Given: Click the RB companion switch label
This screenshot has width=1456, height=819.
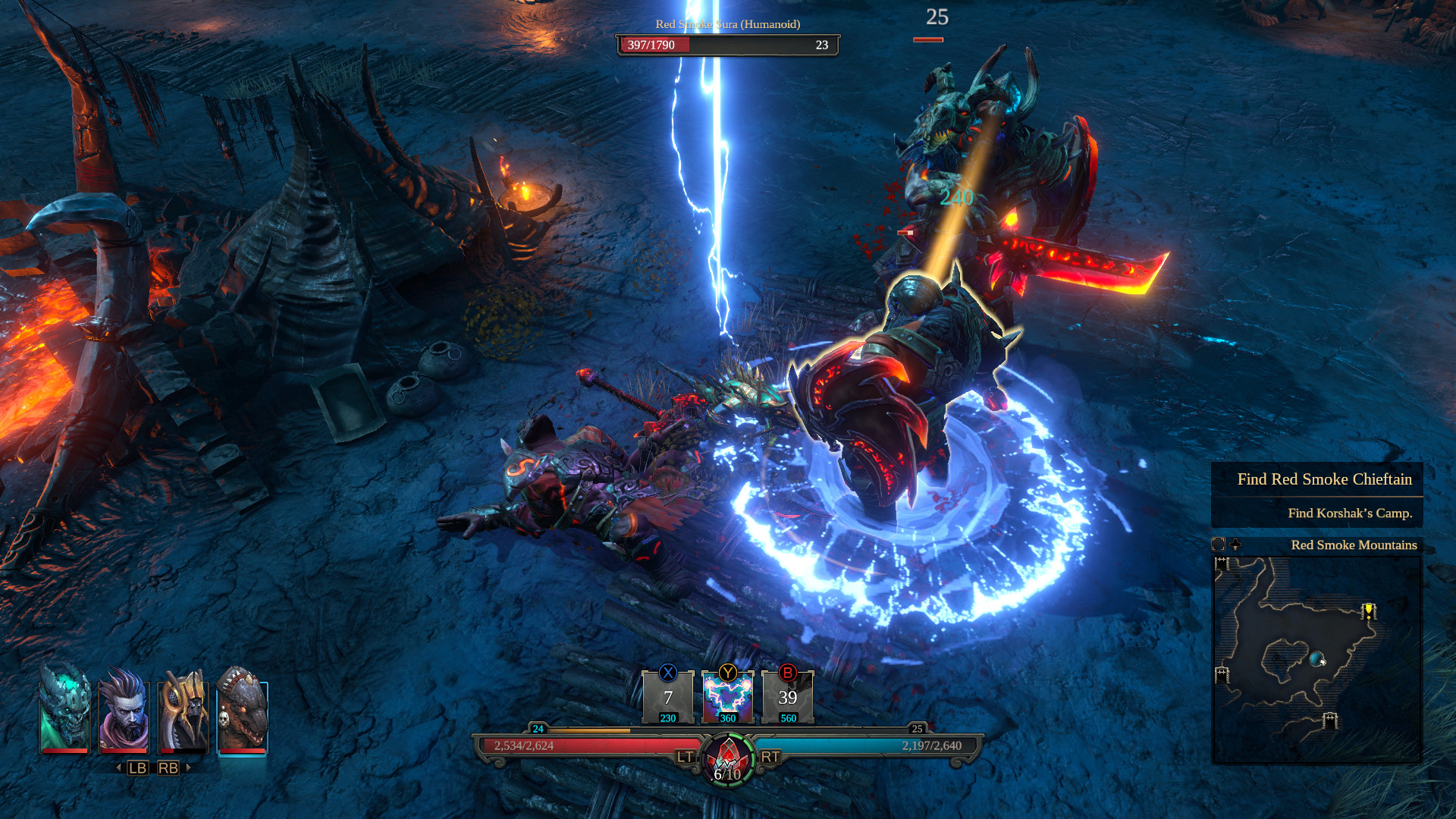Looking at the screenshot, I should click(x=168, y=767).
